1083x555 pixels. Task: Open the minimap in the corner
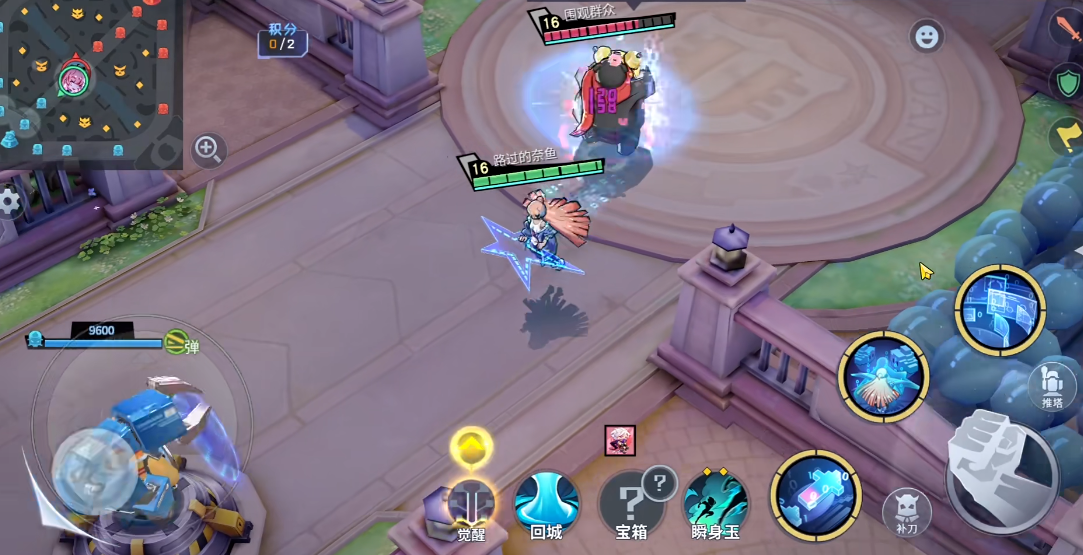click(x=88, y=78)
